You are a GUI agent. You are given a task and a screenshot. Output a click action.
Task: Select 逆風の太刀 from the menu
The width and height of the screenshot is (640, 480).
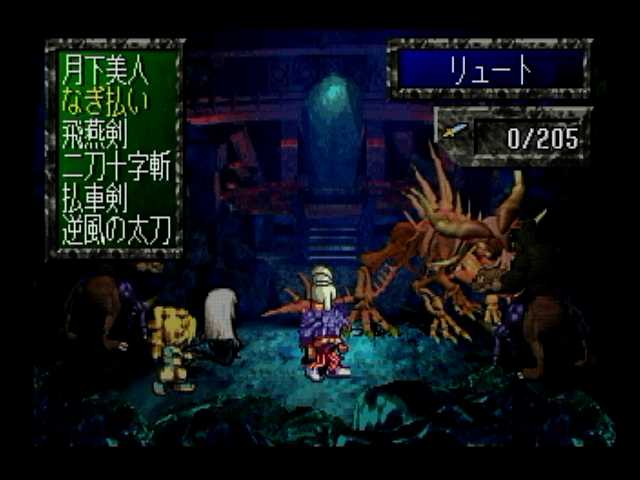[x=118, y=231]
